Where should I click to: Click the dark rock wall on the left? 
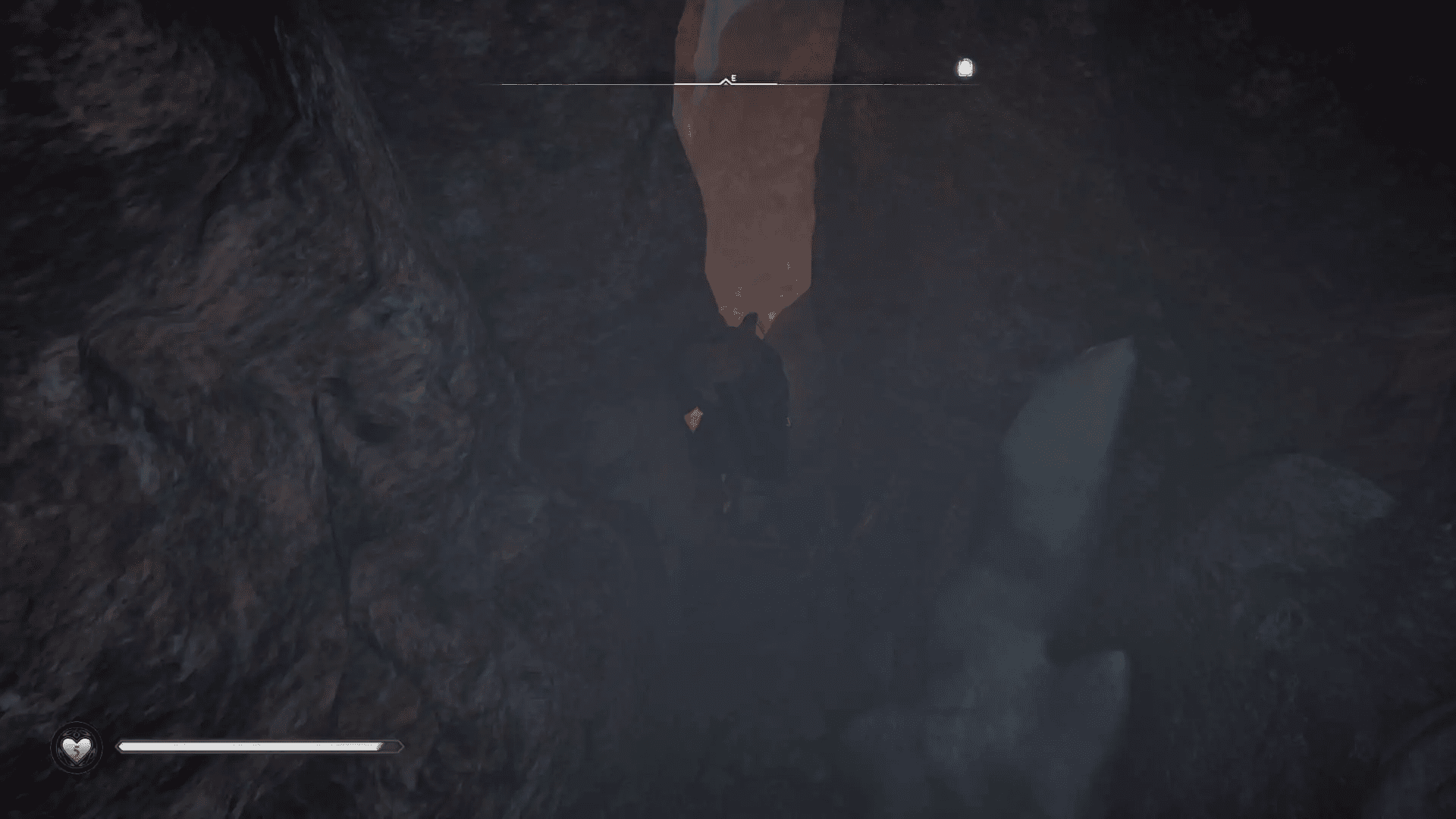(x=227, y=341)
